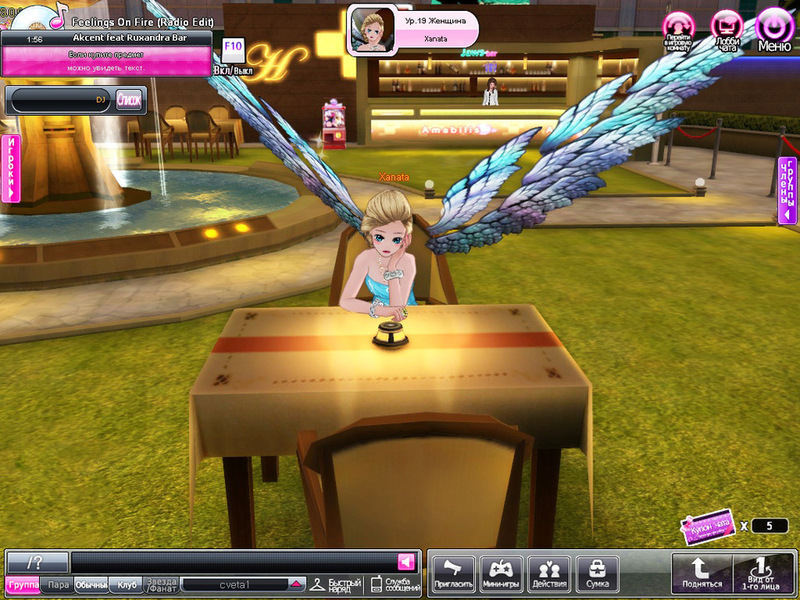Open the cveta1 recipient dropdown

click(296, 584)
